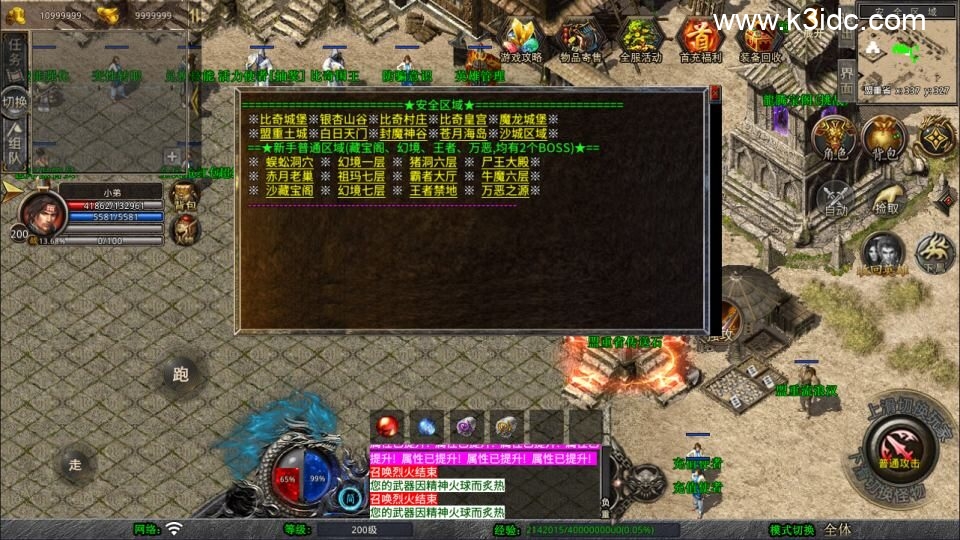Tap the 拾取 pick-up button
This screenshot has width=960, height=540.
click(x=886, y=198)
